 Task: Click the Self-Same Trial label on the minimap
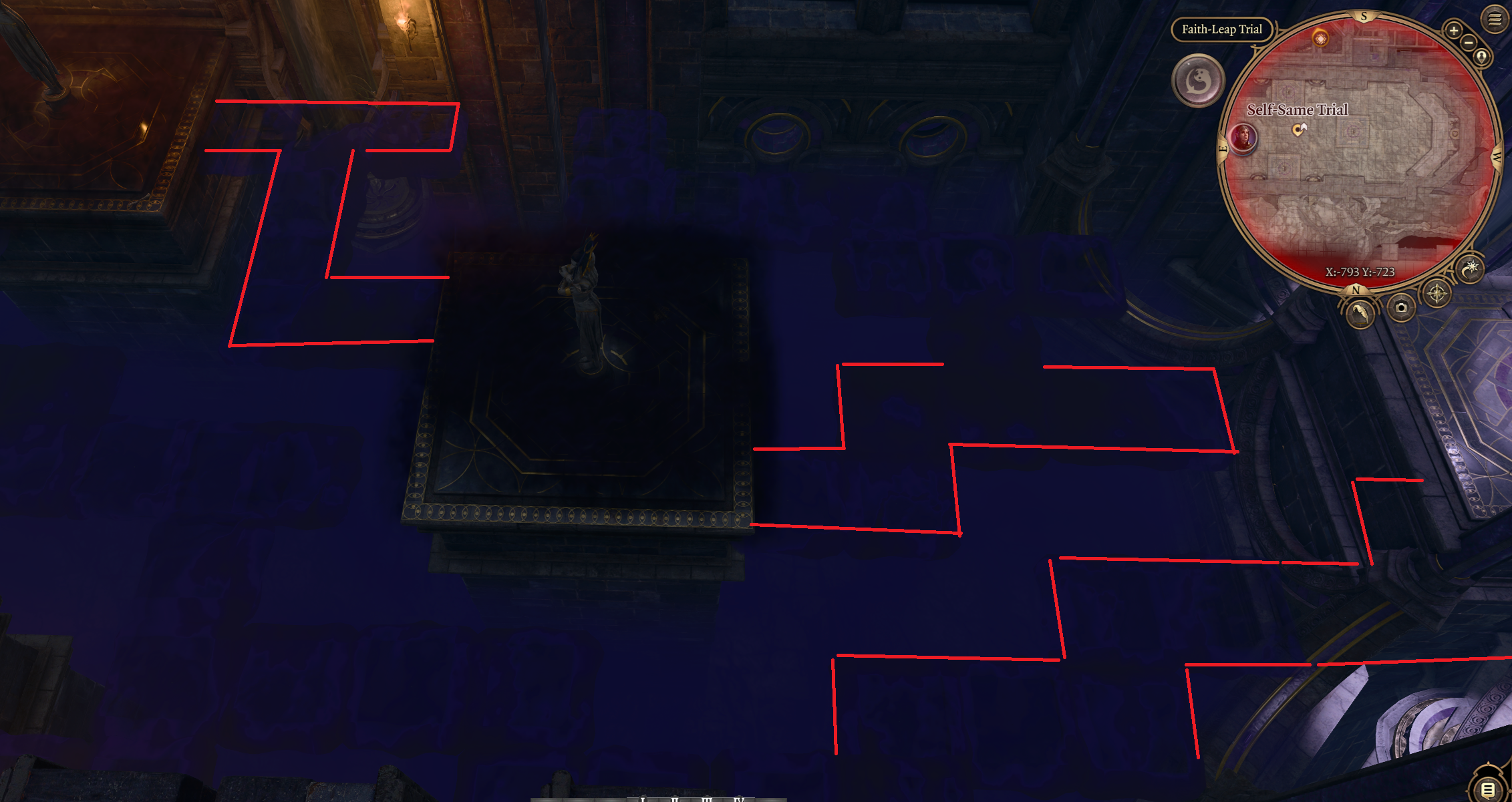coord(1298,110)
